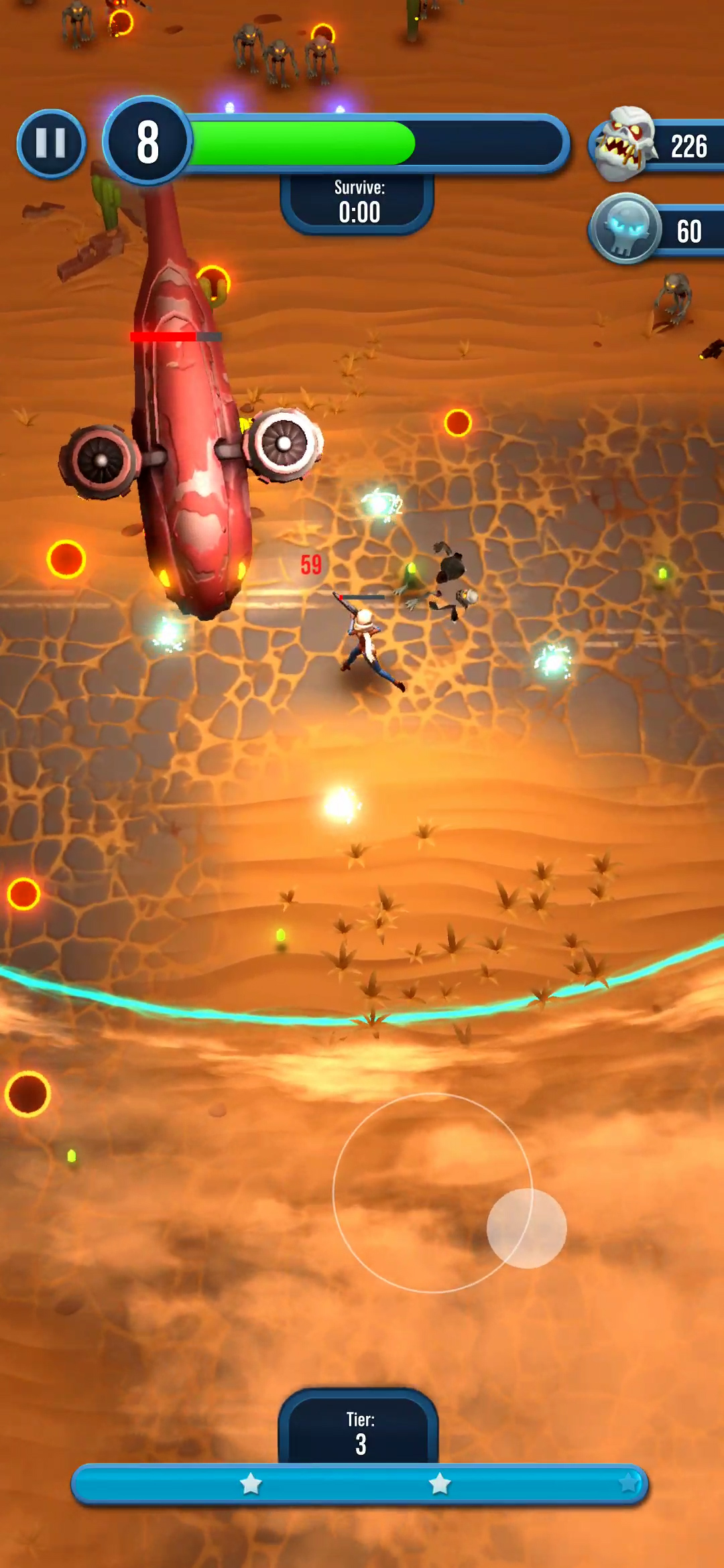The height and width of the screenshot is (1568, 724).
Task: Pause the game with the pause button
Action: click(x=51, y=143)
